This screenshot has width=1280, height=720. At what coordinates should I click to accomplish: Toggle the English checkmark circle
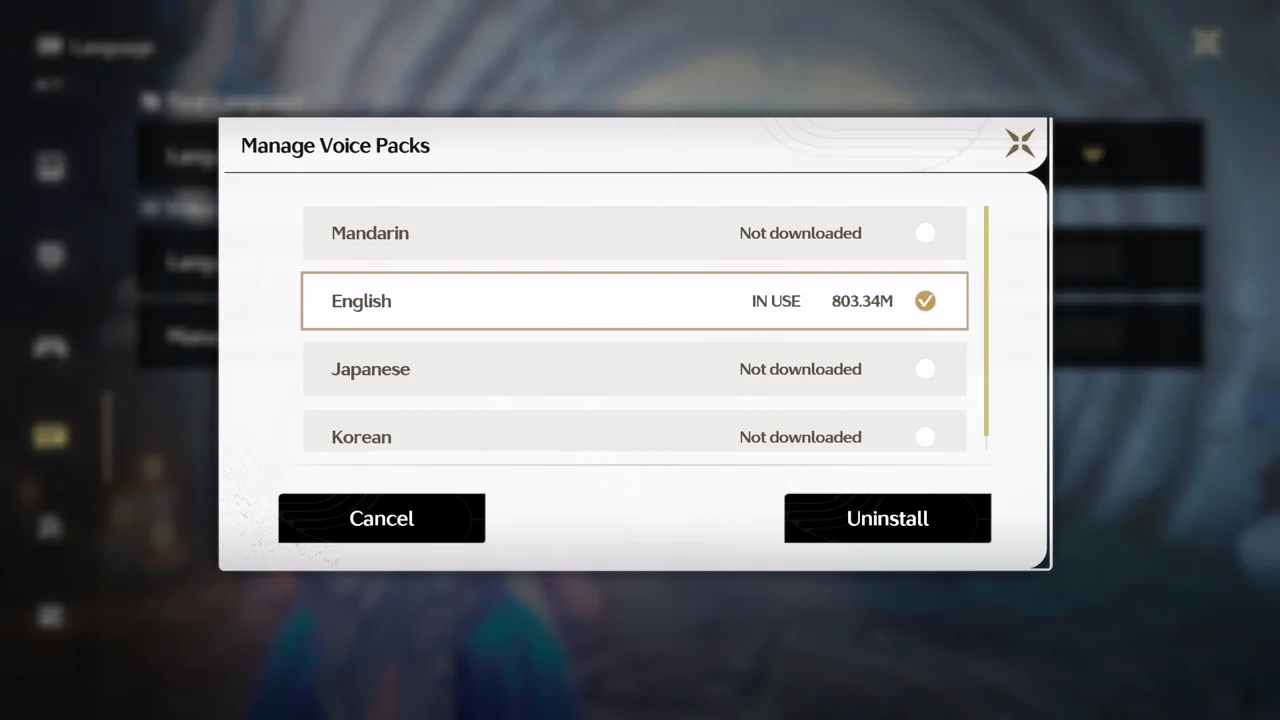(x=925, y=301)
